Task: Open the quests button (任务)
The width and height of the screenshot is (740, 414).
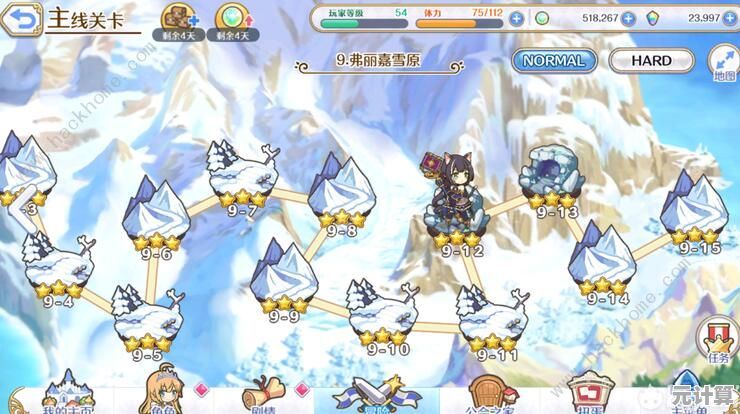Action: click(718, 340)
